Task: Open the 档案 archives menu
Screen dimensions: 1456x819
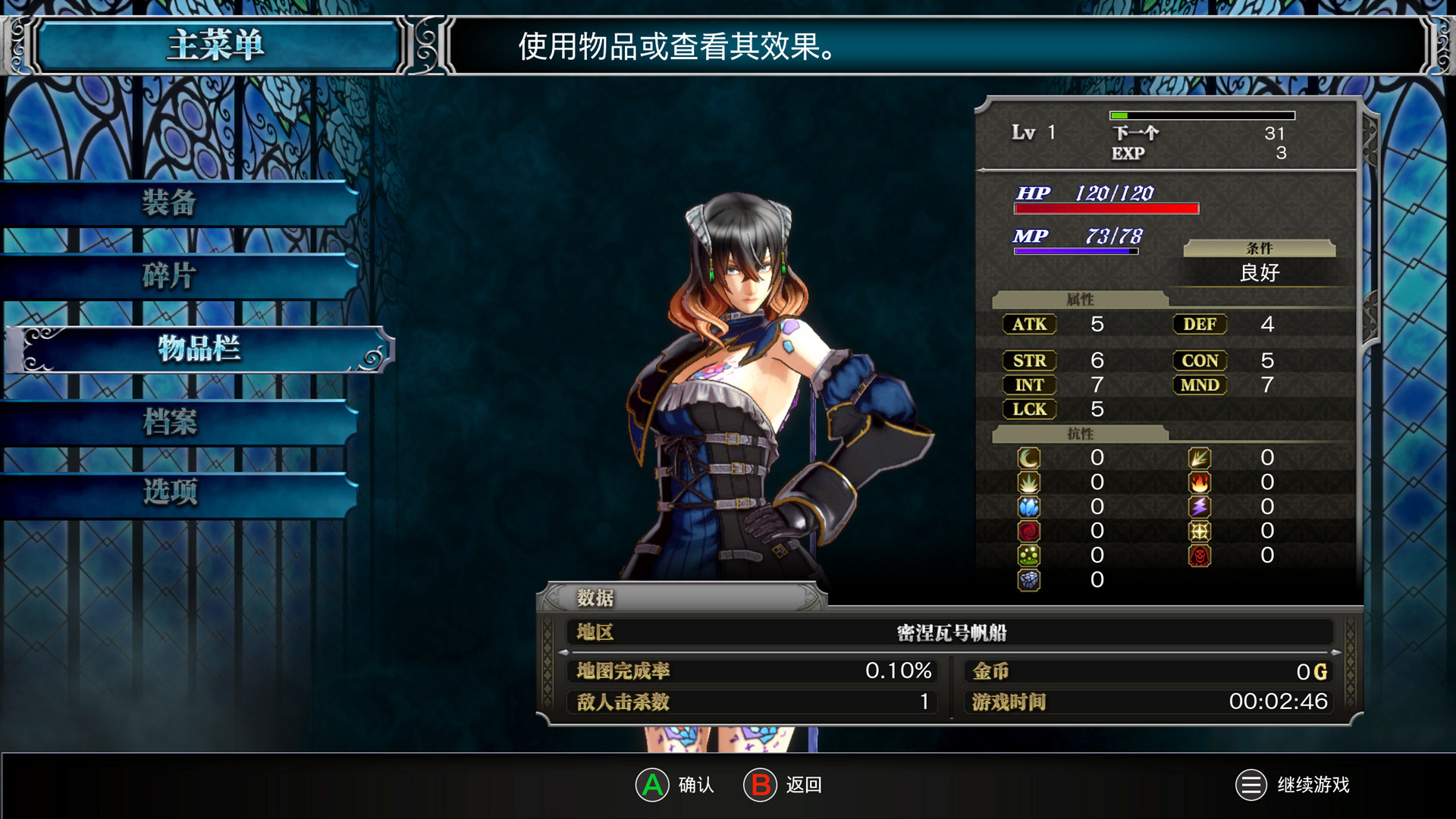Action: (170, 422)
